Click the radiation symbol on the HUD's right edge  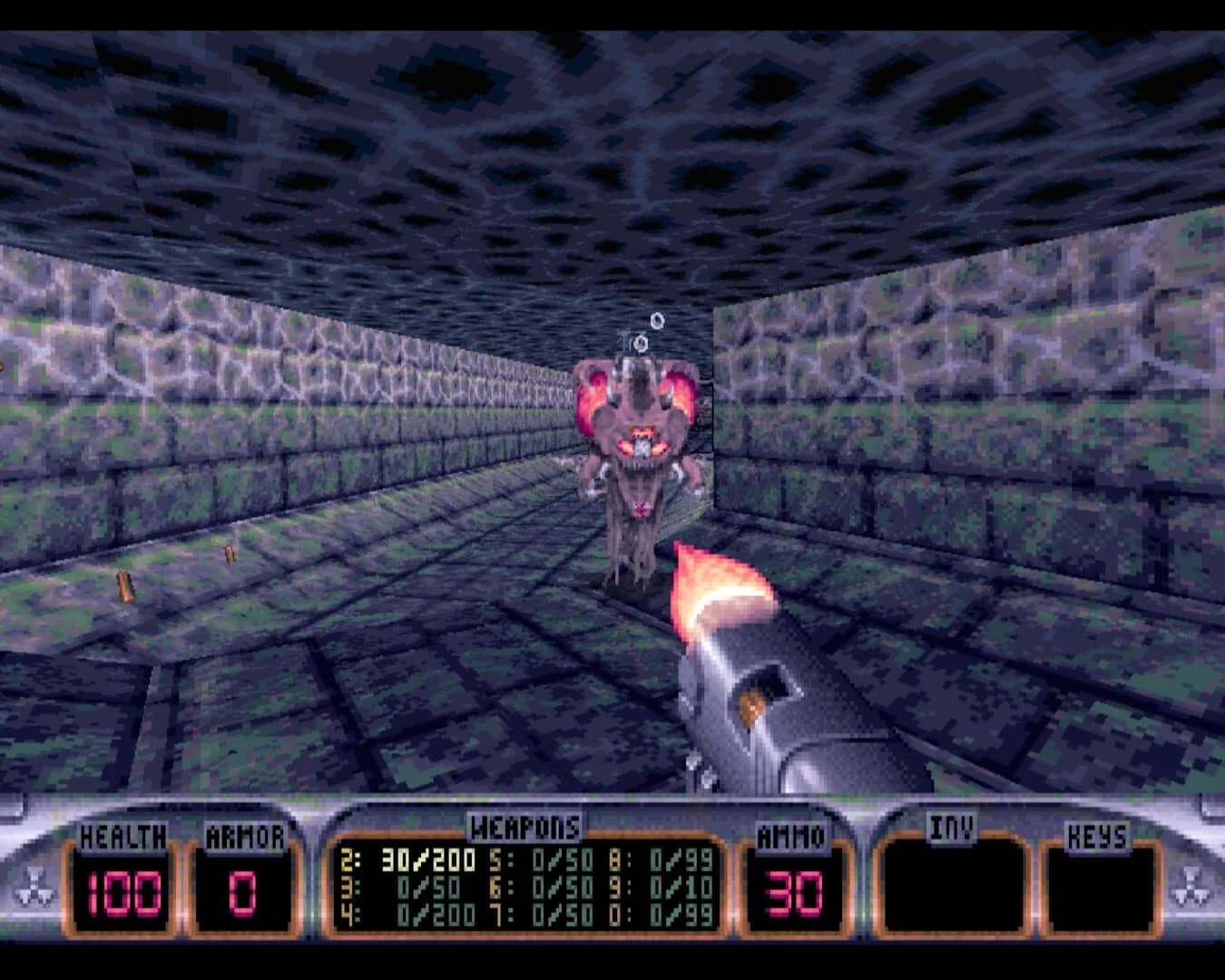[1191, 885]
